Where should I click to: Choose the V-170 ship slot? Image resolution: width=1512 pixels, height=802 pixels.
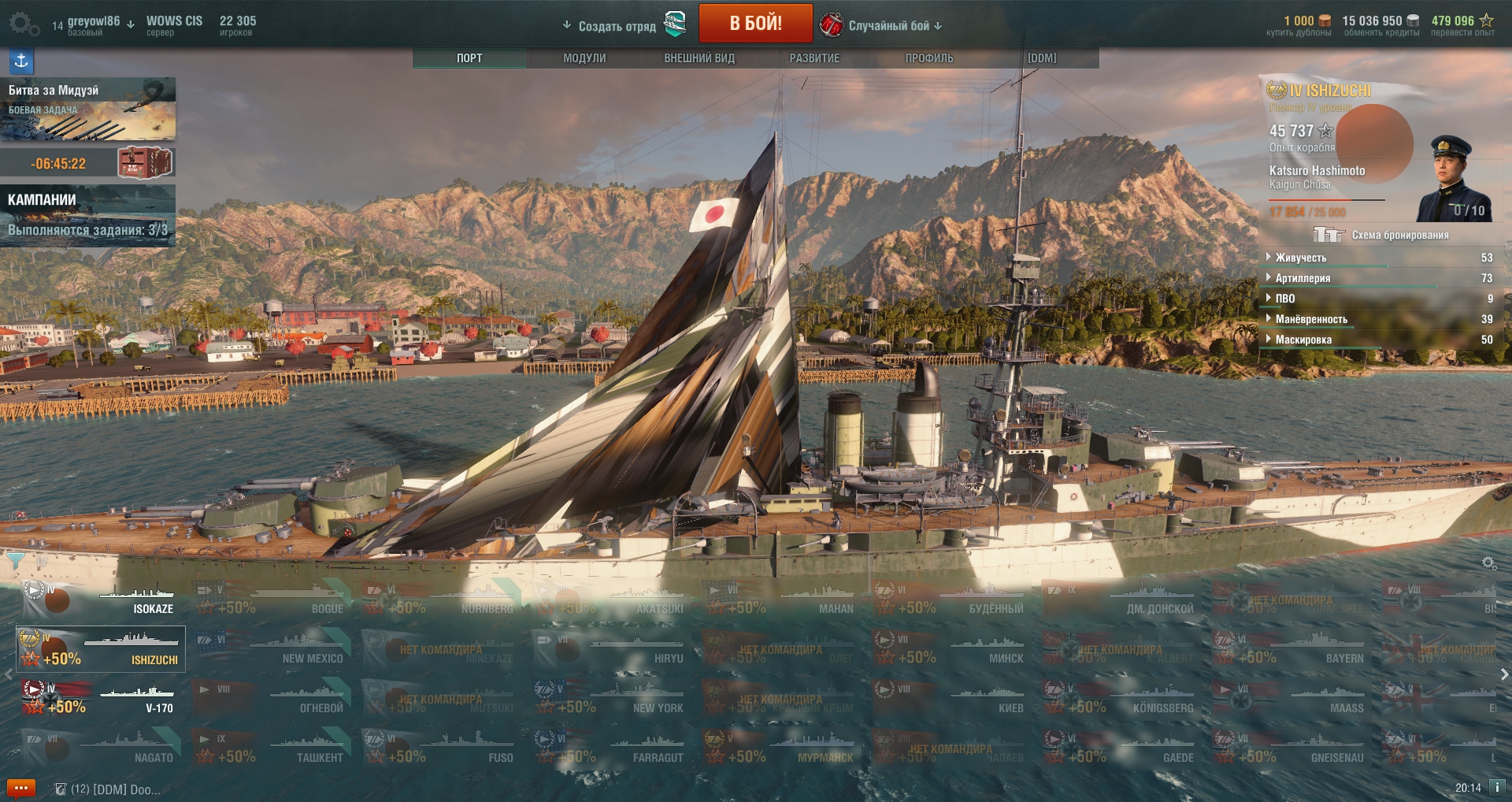101,700
